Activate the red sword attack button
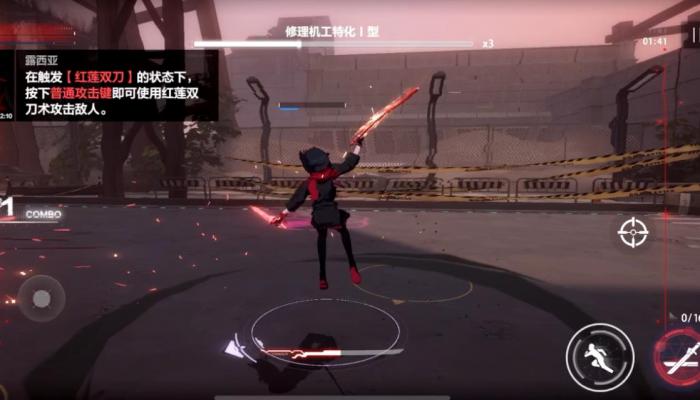700x400 pixels. [680, 358]
